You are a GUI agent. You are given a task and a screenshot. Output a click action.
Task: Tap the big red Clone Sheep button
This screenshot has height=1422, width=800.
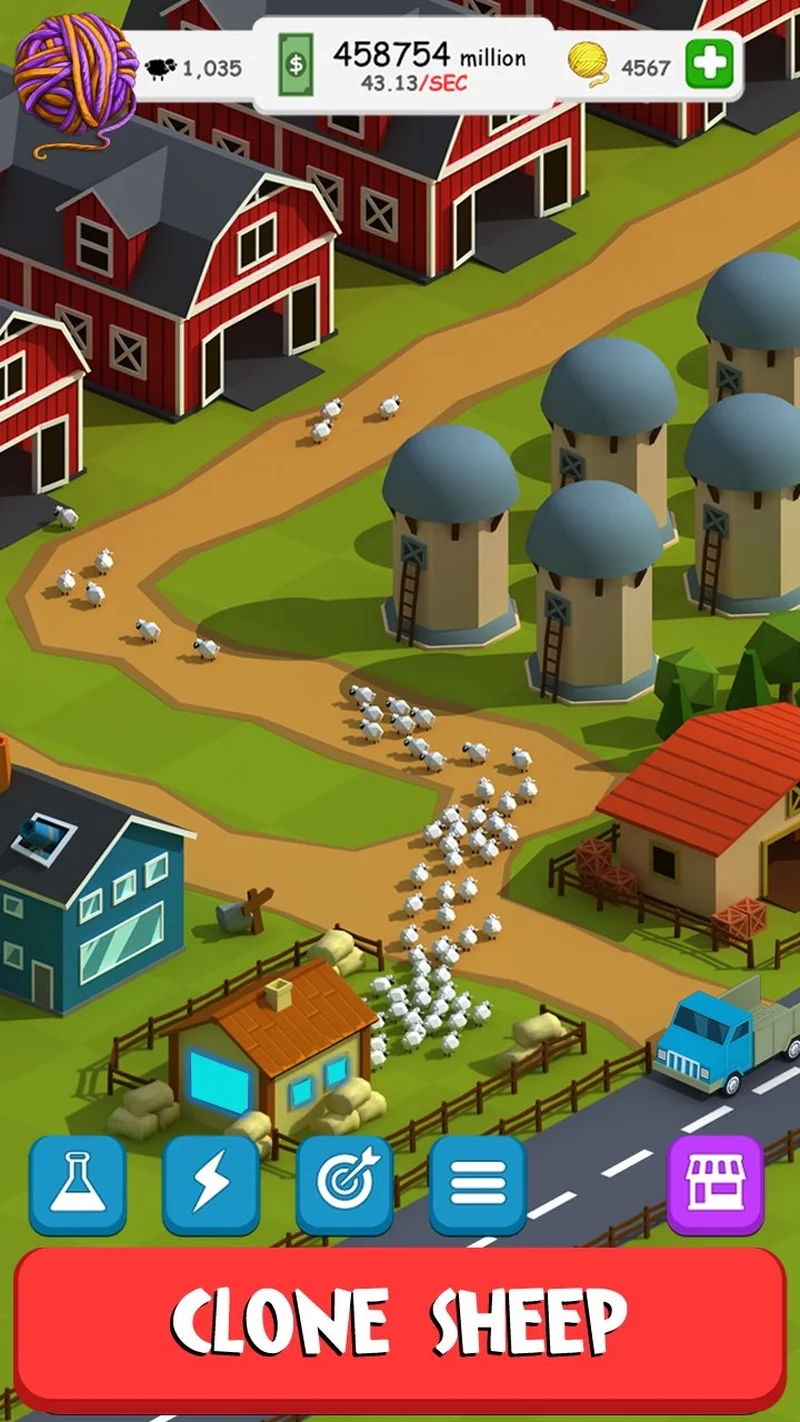click(x=400, y=1322)
